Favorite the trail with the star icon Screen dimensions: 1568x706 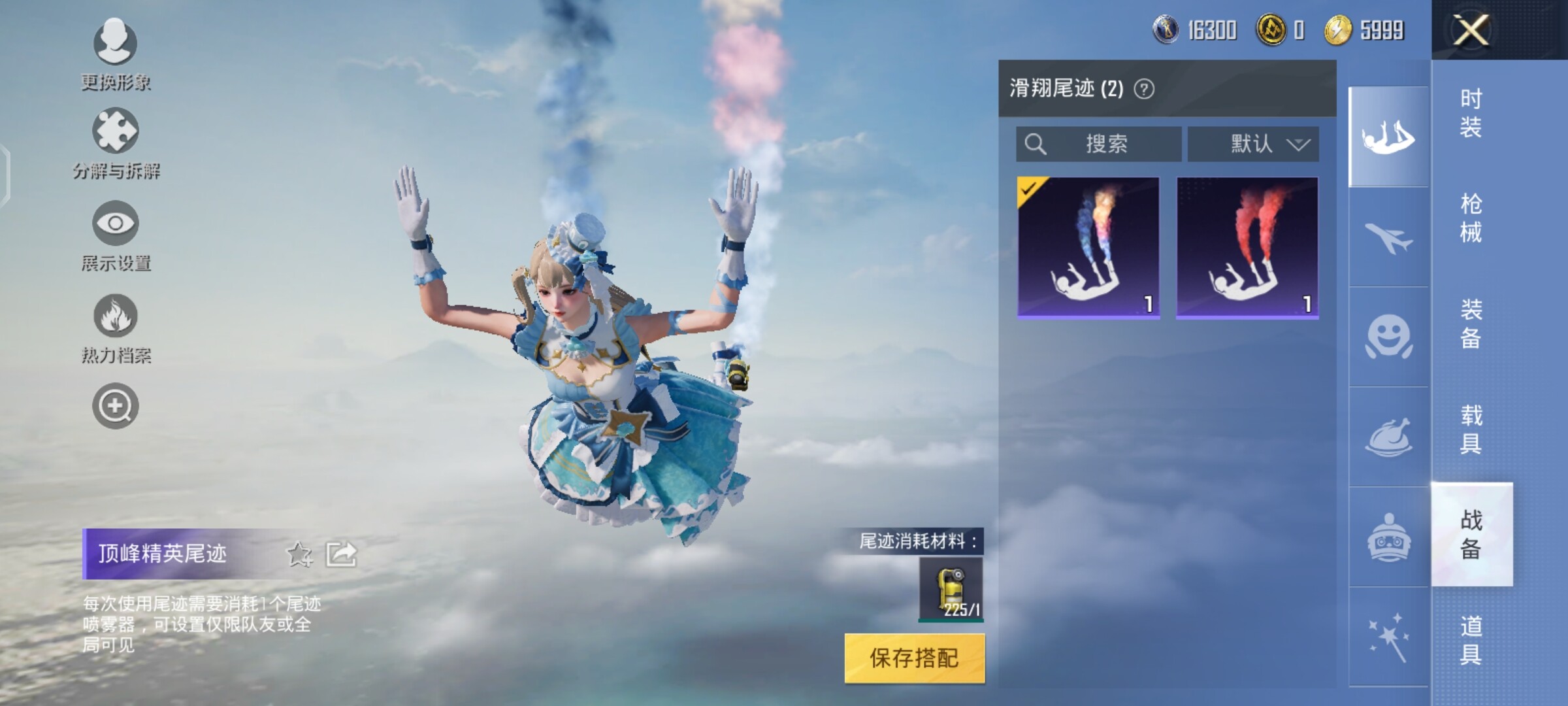coord(300,554)
